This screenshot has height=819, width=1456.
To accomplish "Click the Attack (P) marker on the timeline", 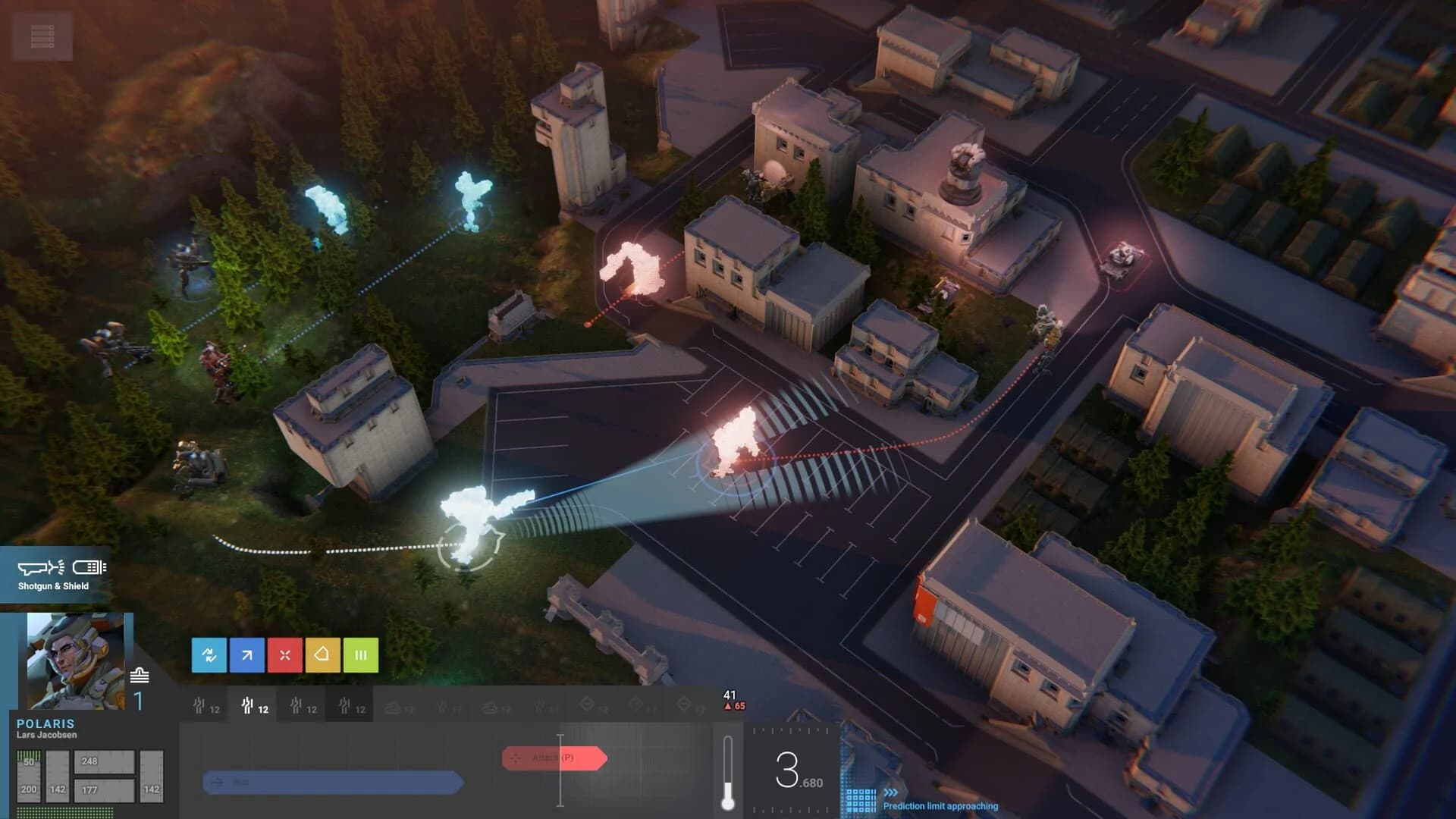I will [x=554, y=758].
